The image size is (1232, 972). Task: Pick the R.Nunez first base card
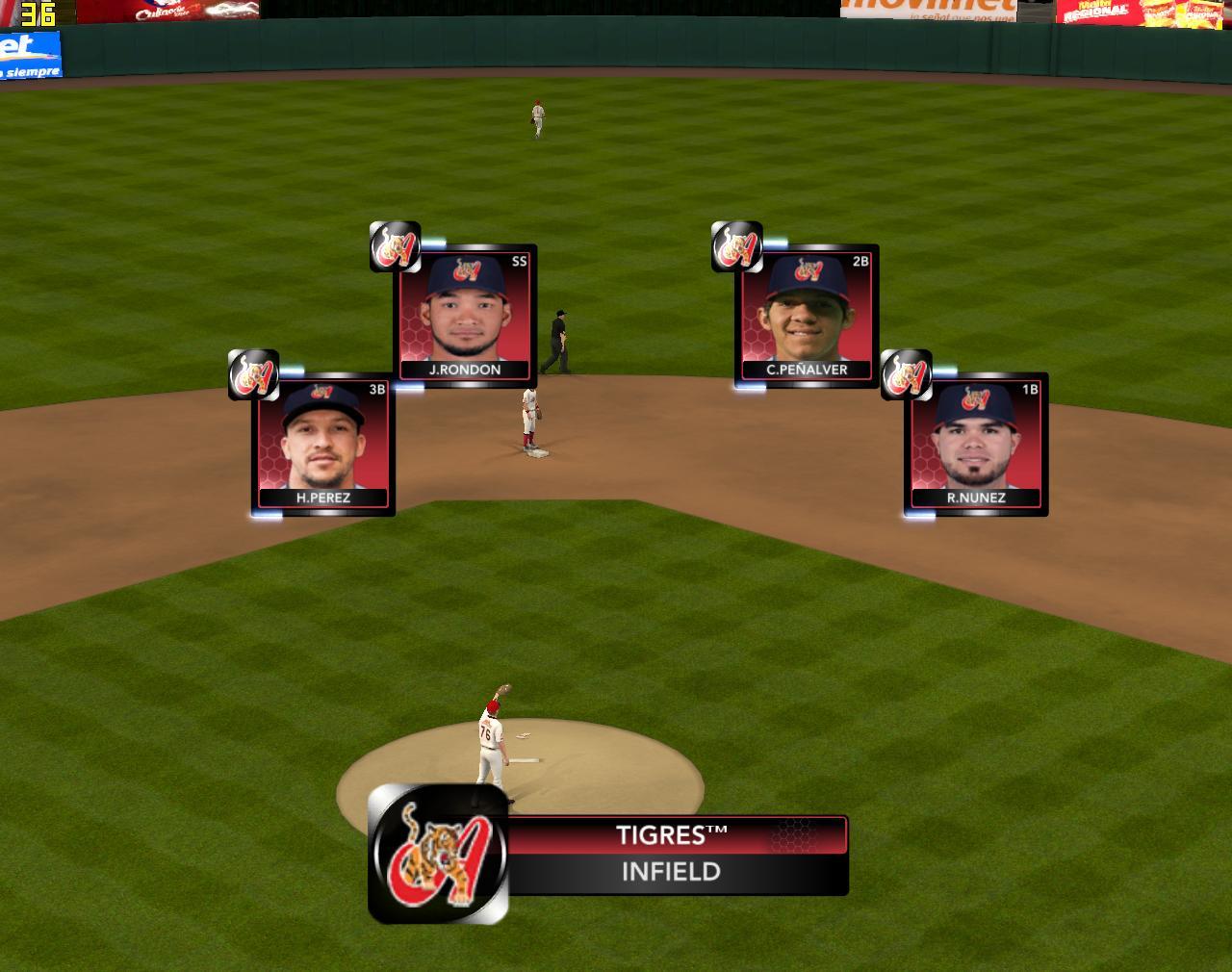coord(976,444)
